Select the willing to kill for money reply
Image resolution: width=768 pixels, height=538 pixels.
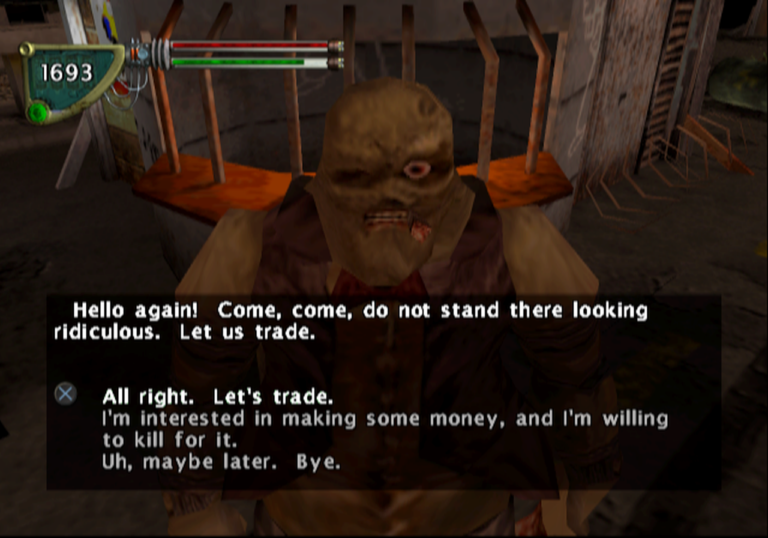(x=384, y=429)
